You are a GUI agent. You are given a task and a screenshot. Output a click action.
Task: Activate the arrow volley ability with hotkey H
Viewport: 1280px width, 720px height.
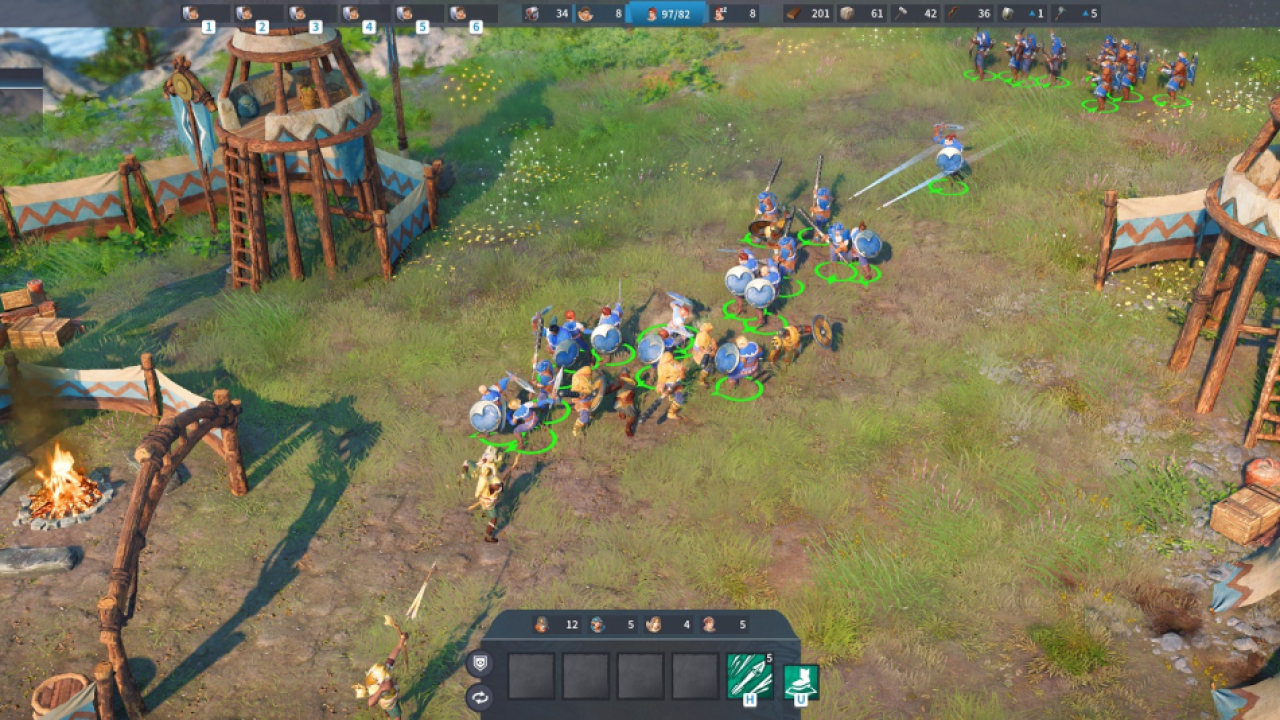click(752, 673)
